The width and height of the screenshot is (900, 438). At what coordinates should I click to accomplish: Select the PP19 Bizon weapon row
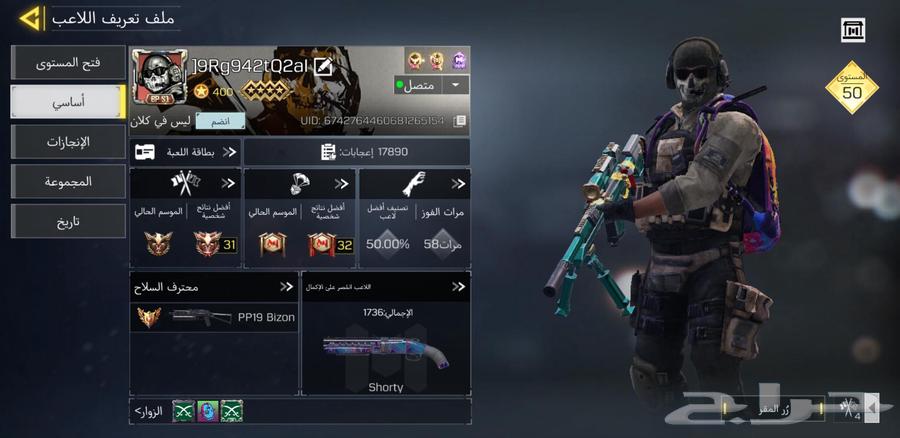point(214,317)
